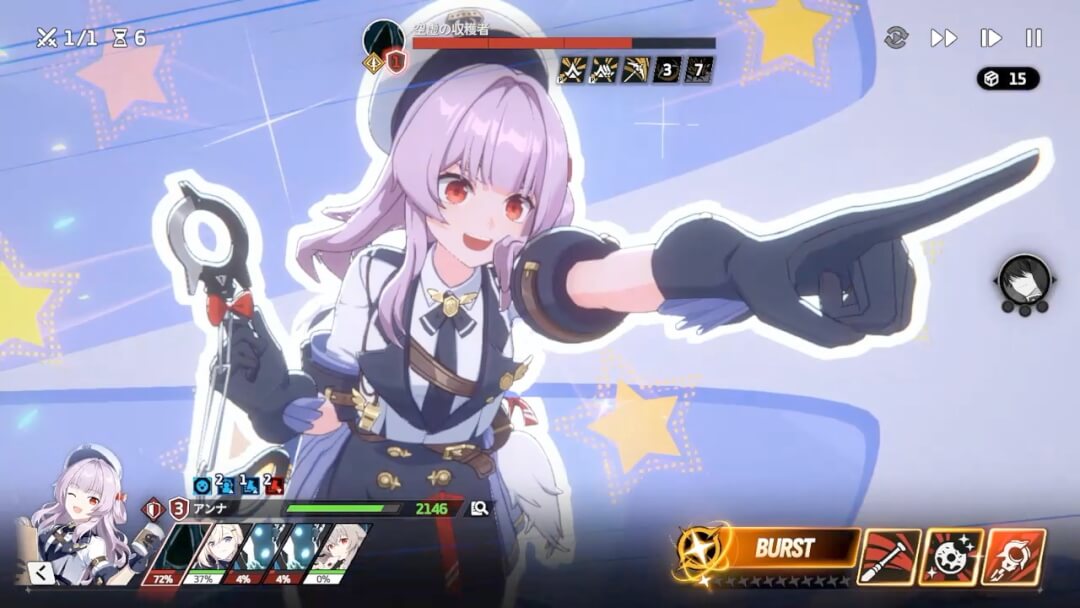Select the sparkling donut skill icon

[x=950, y=556]
